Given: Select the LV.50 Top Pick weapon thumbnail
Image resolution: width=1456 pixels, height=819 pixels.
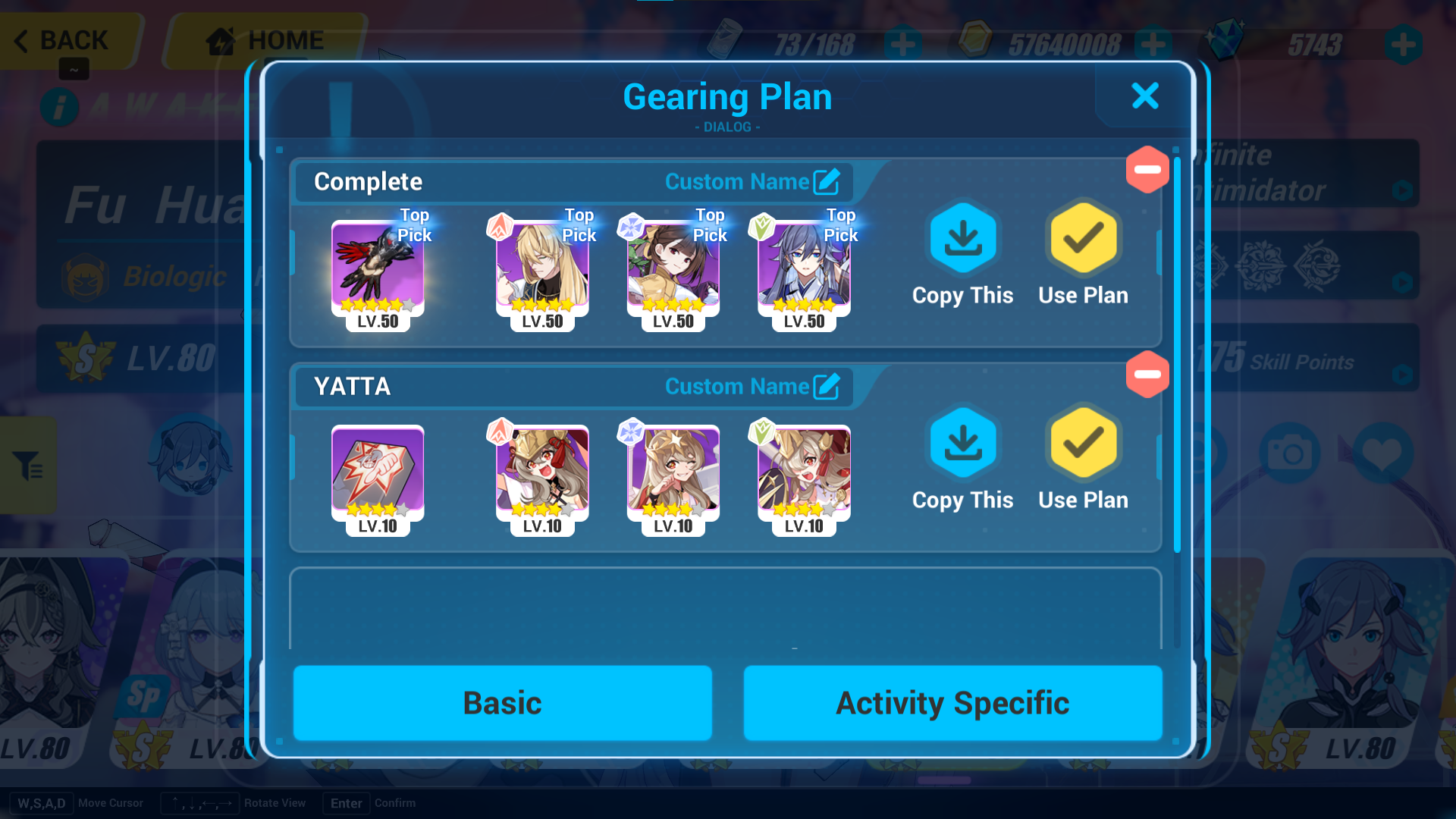Looking at the screenshot, I should (377, 267).
